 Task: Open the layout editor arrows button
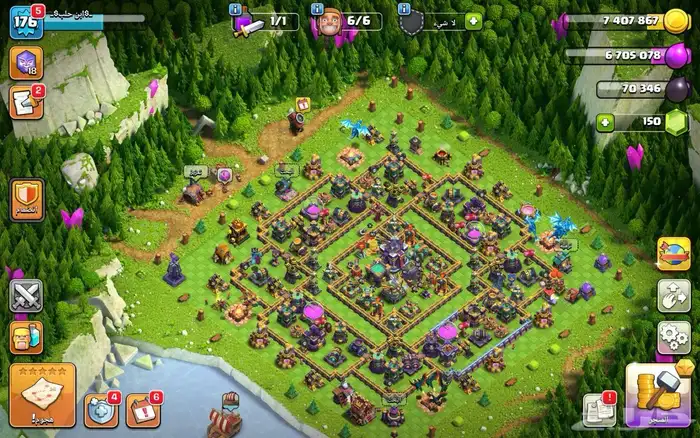(x=671, y=294)
